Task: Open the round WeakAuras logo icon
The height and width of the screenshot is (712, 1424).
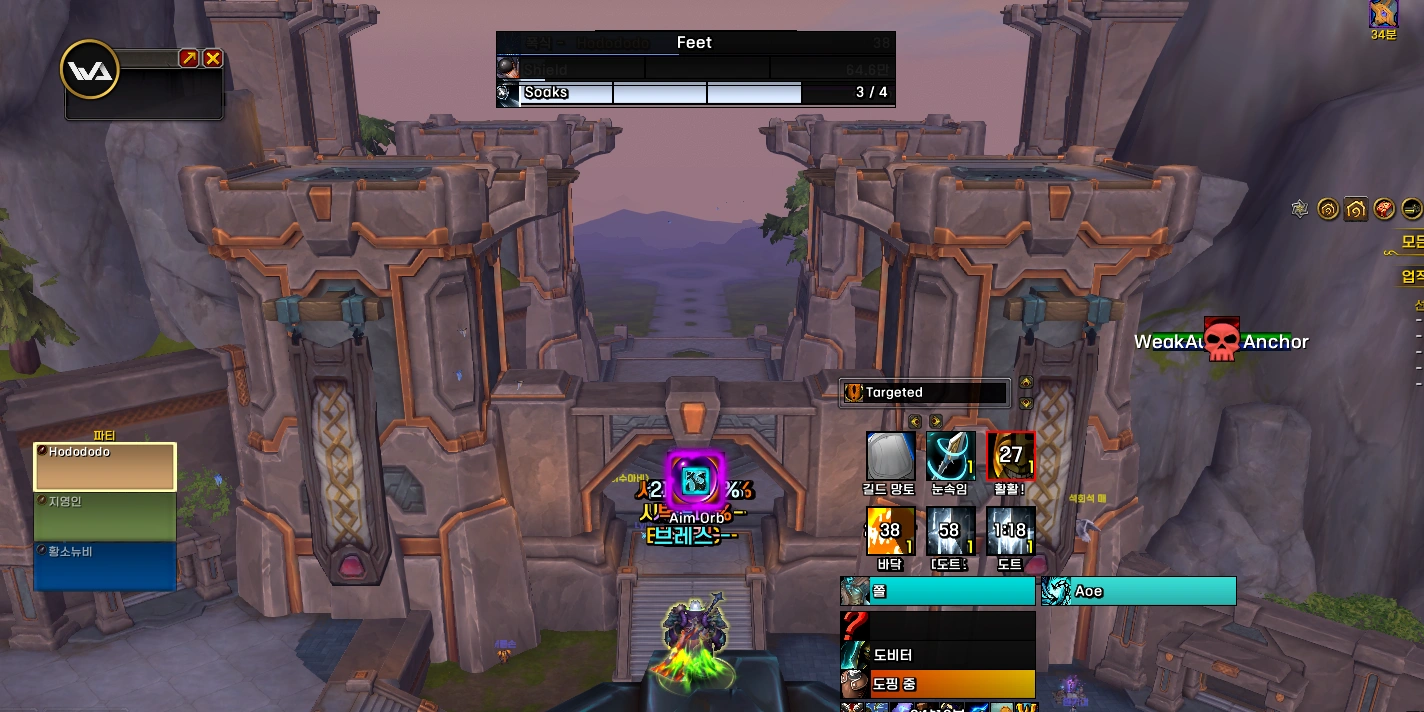Action: click(x=90, y=69)
